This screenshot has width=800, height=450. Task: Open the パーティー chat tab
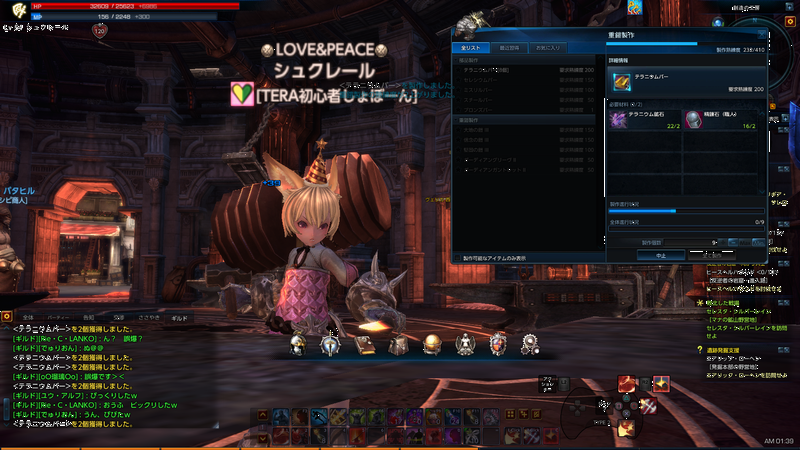(59, 317)
